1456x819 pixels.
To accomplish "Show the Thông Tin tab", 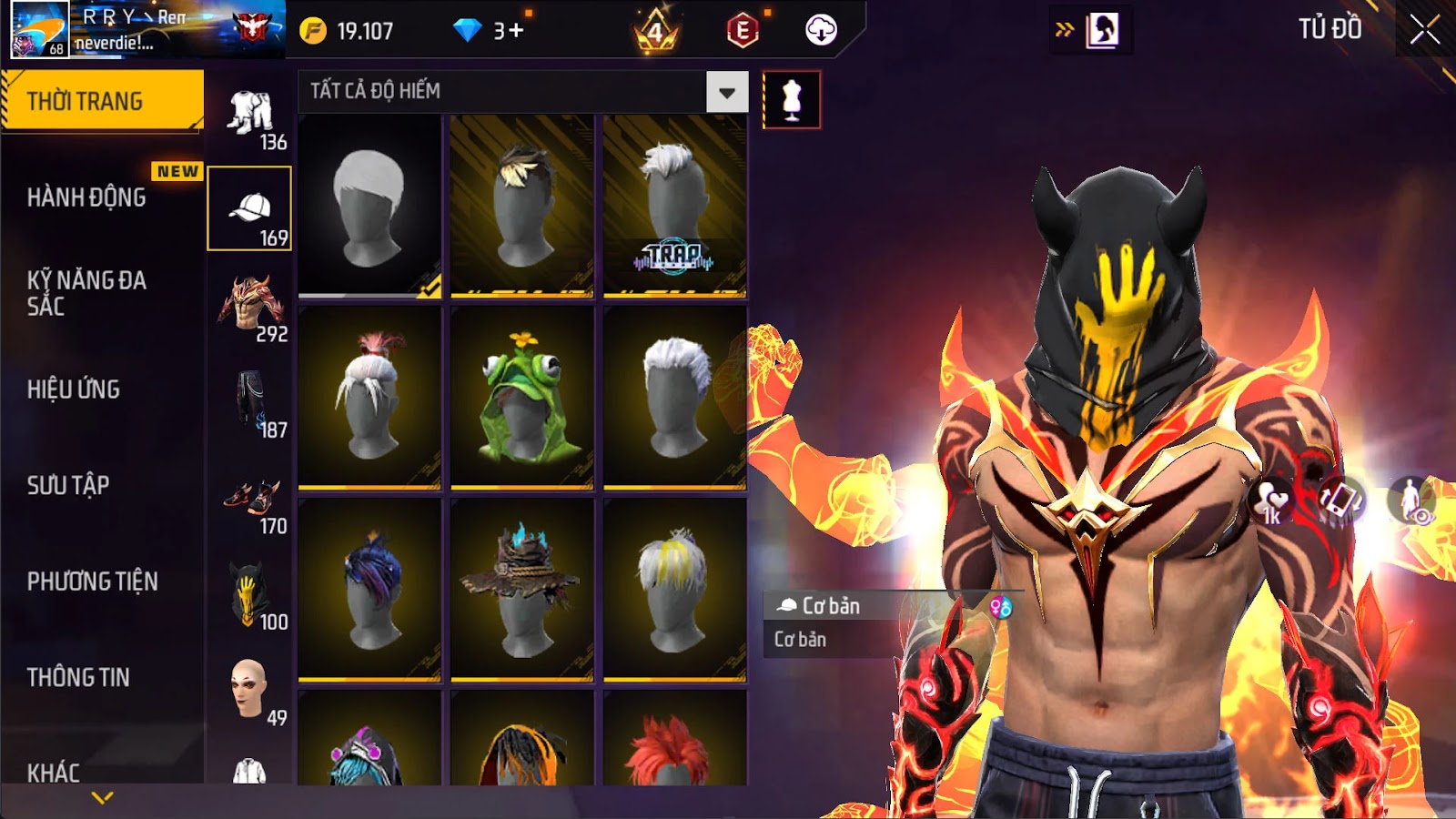I will pos(79,677).
